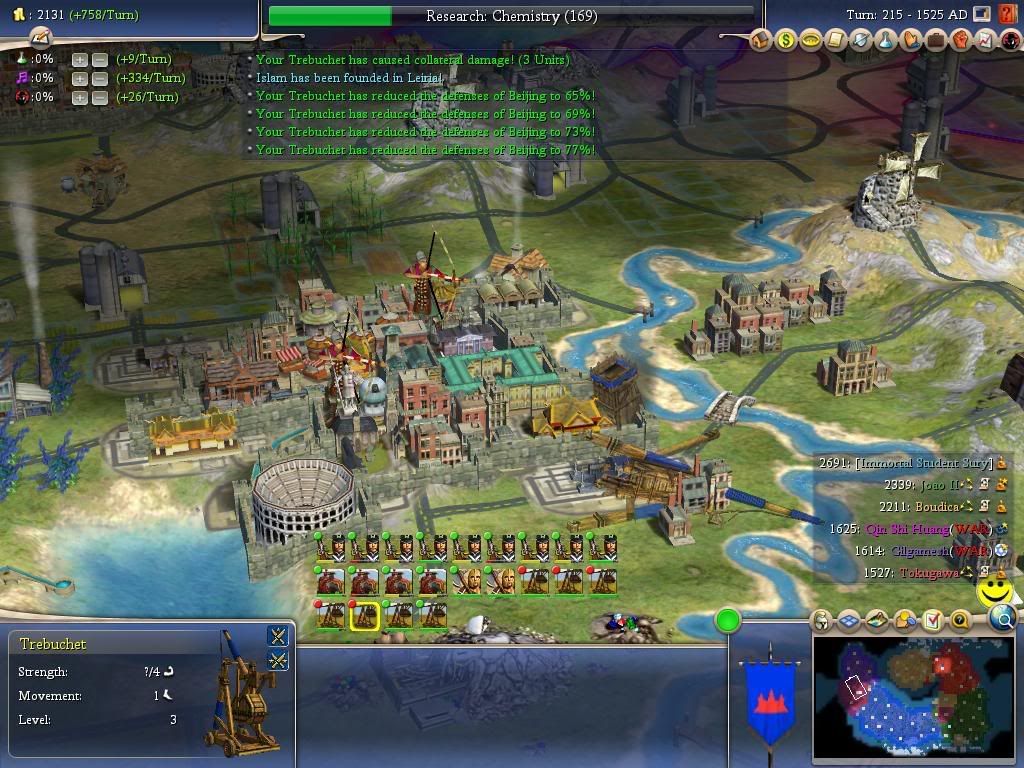
Task: Select the yellow-highlighted Trebuchet unit icon
Action: 364,615
